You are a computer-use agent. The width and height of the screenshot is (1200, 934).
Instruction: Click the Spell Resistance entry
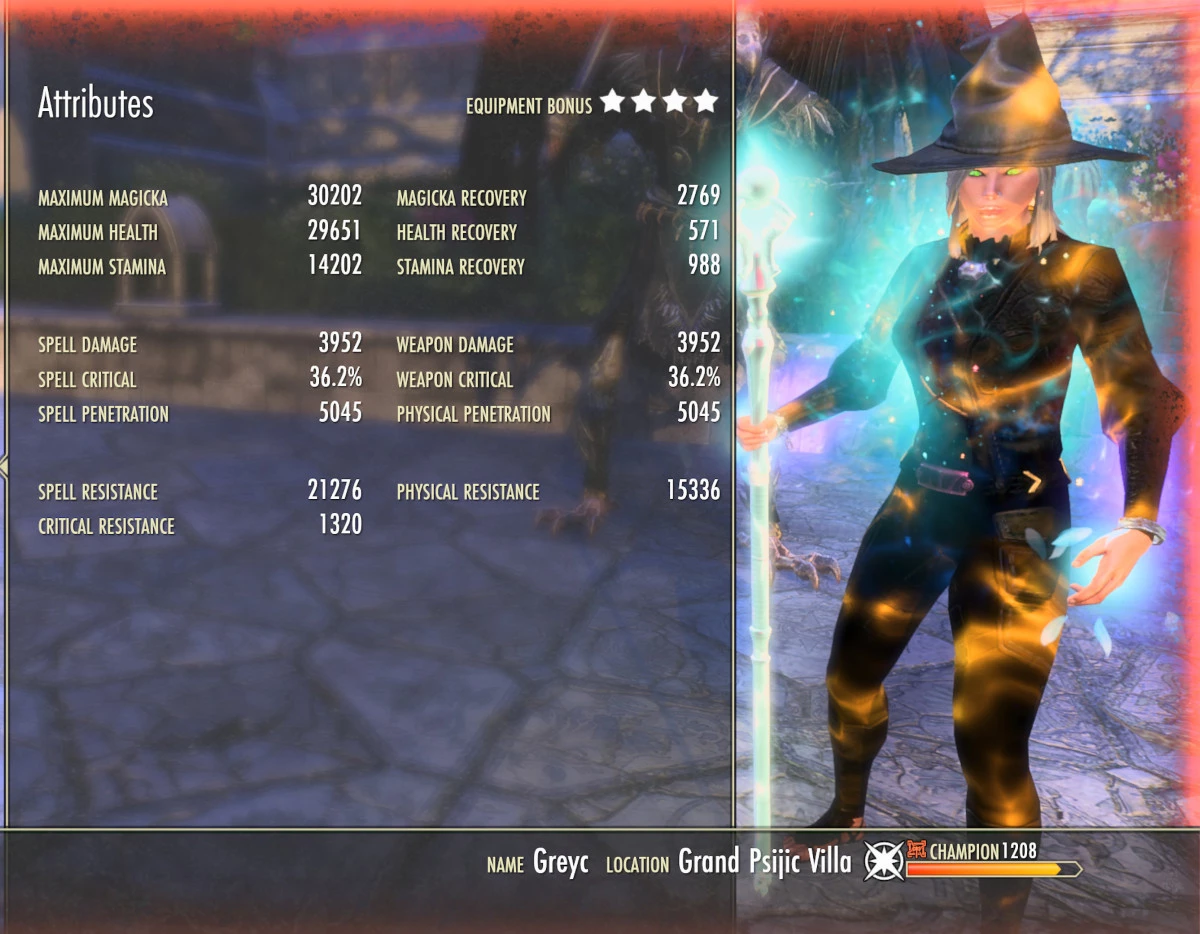[x=200, y=491]
